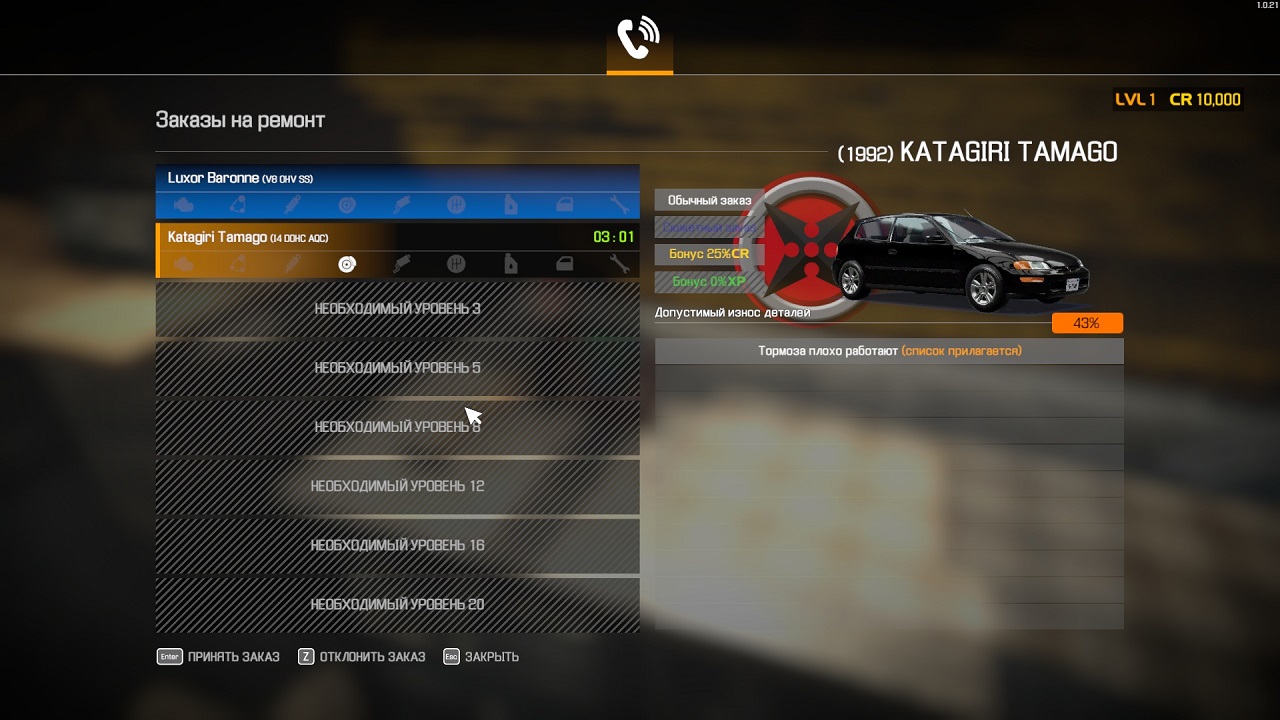This screenshot has height=720, width=1280.
Task: Select the shock absorber icon for Luxor Baronne
Action: click(293, 205)
